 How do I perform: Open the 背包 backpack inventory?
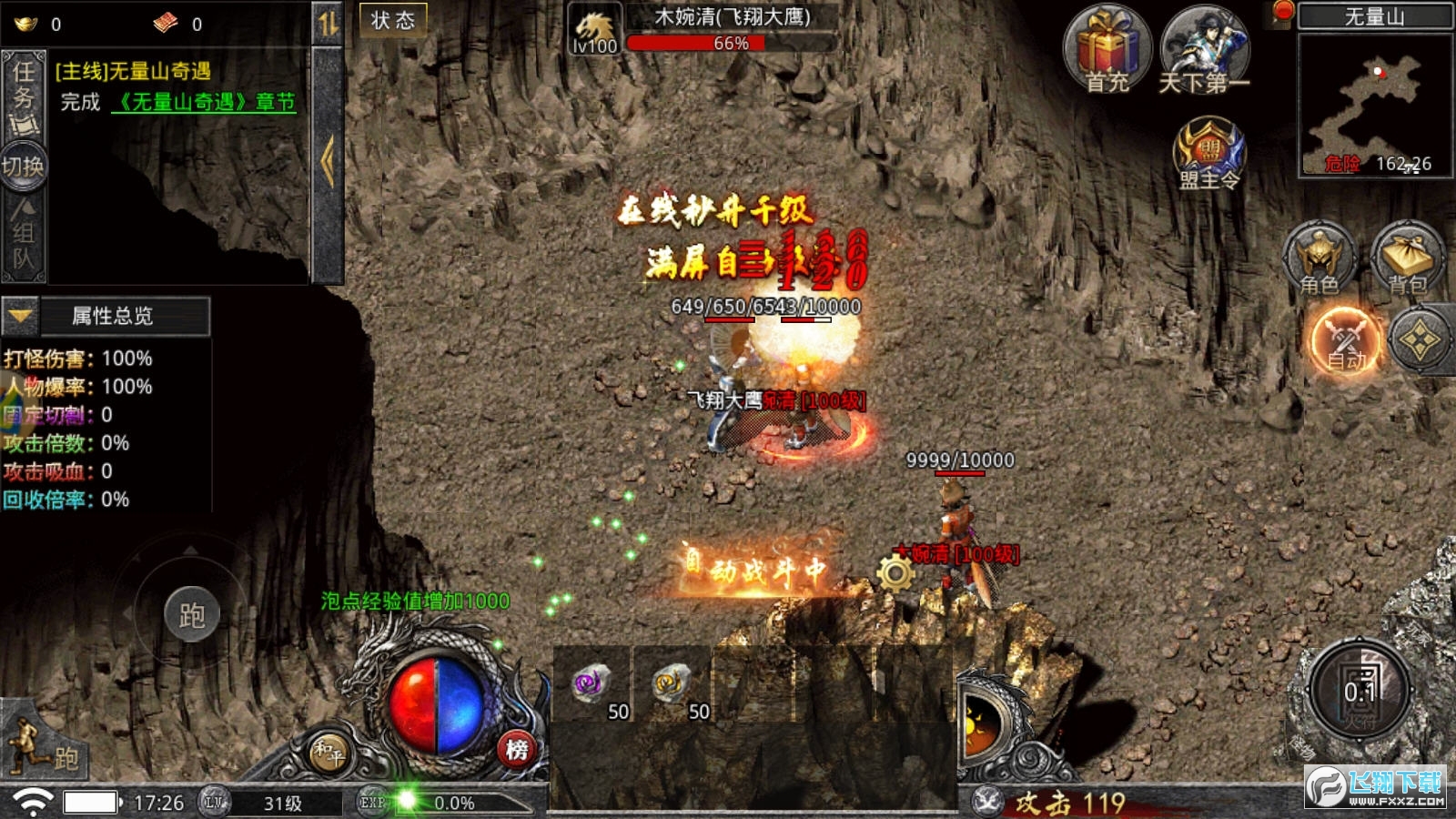tap(1407, 258)
